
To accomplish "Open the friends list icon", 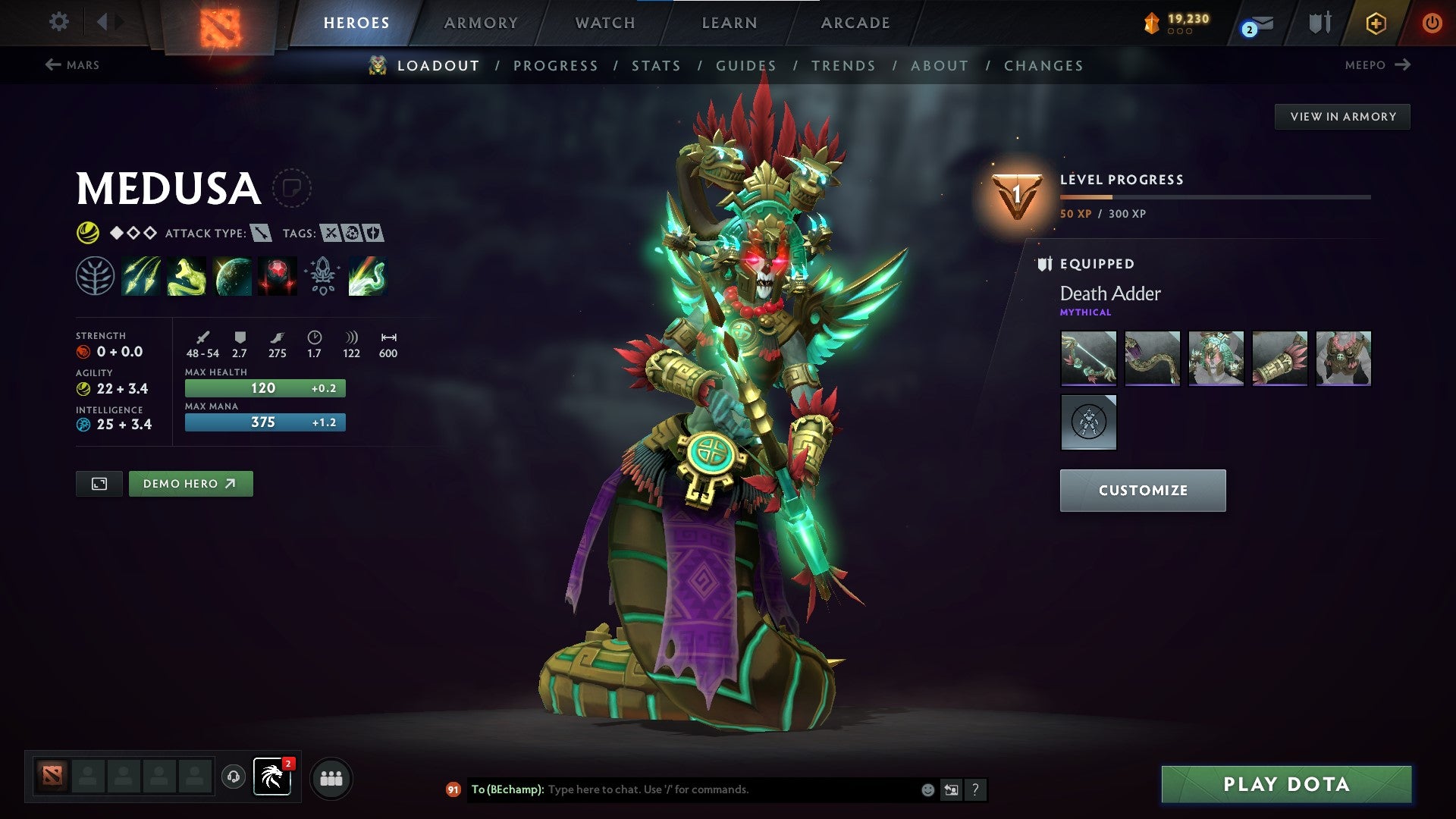I will (x=331, y=778).
